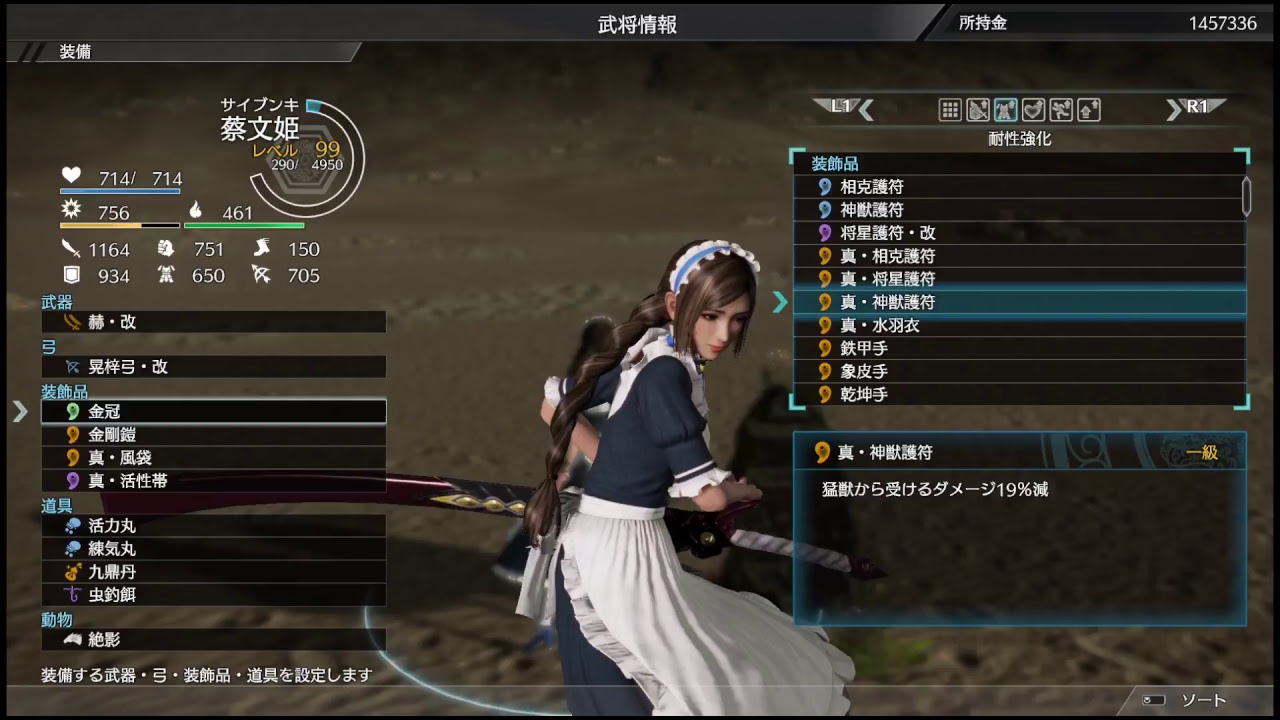The width and height of the screenshot is (1280, 720).
Task: Select the 赫・改 weapon slot
Action: [x=212, y=322]
